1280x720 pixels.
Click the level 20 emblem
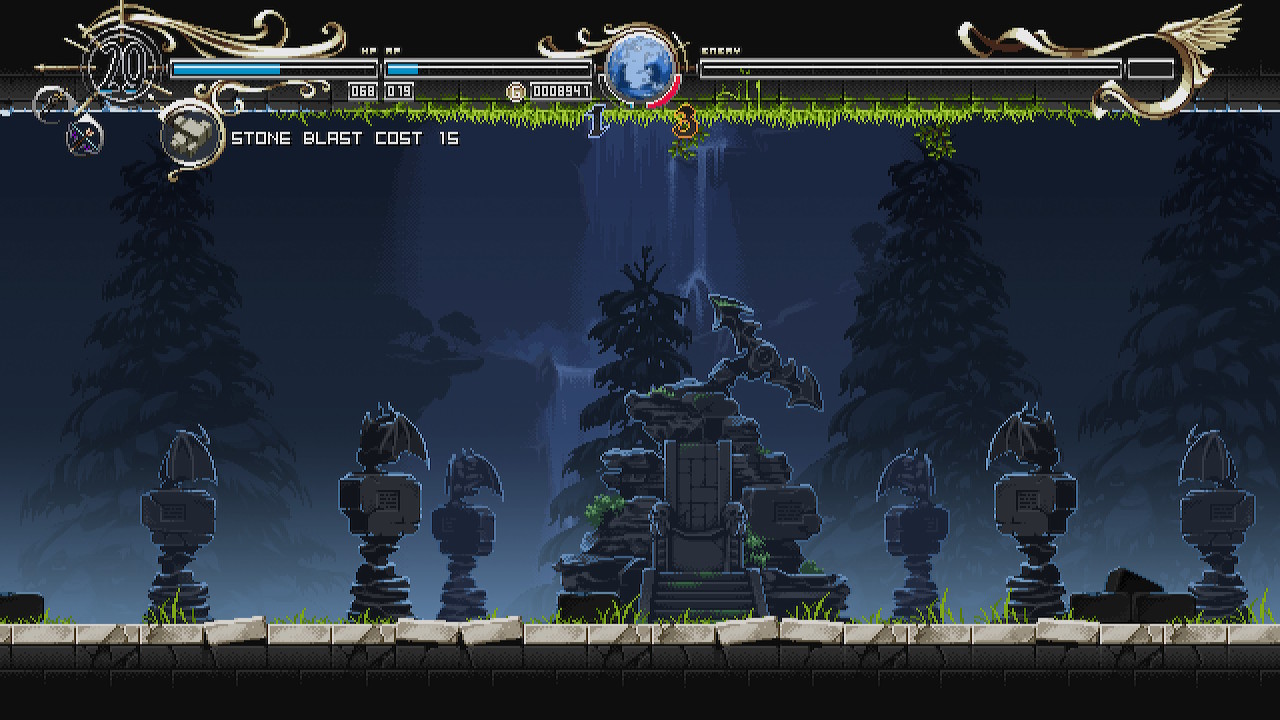click(121, 69)
